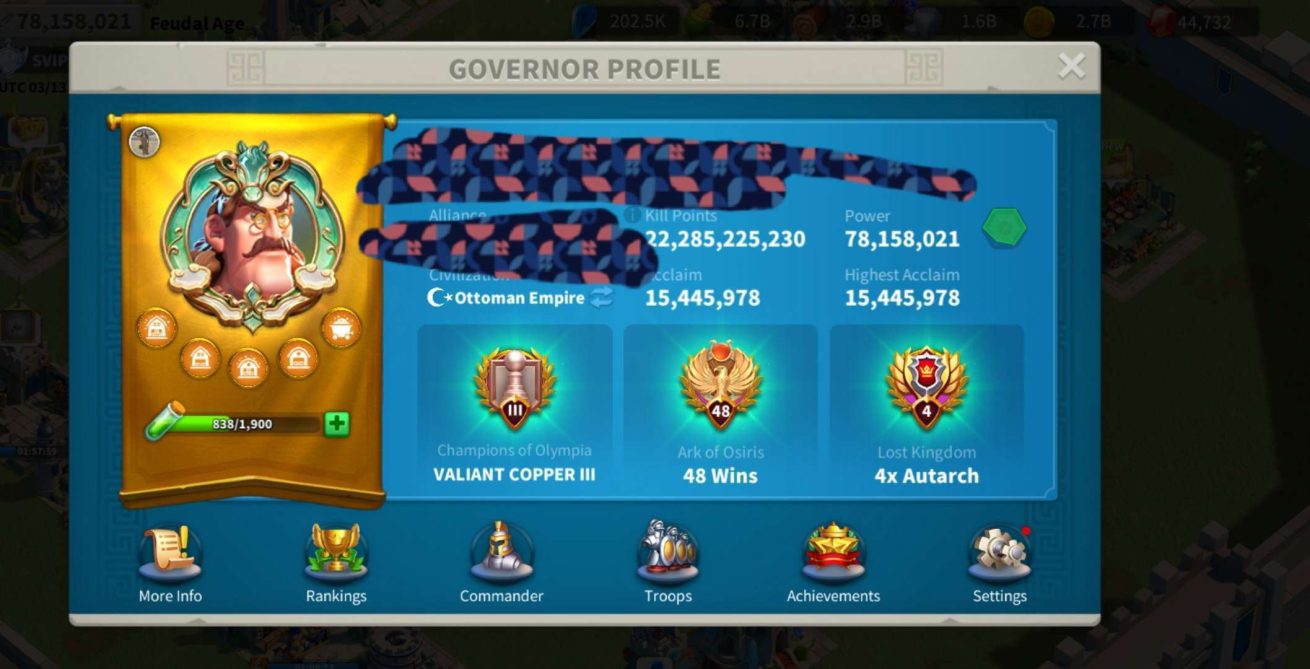1310x669 pixels.
Task: Click the green hexagon icon beside Power
Action: (1004, 228)
